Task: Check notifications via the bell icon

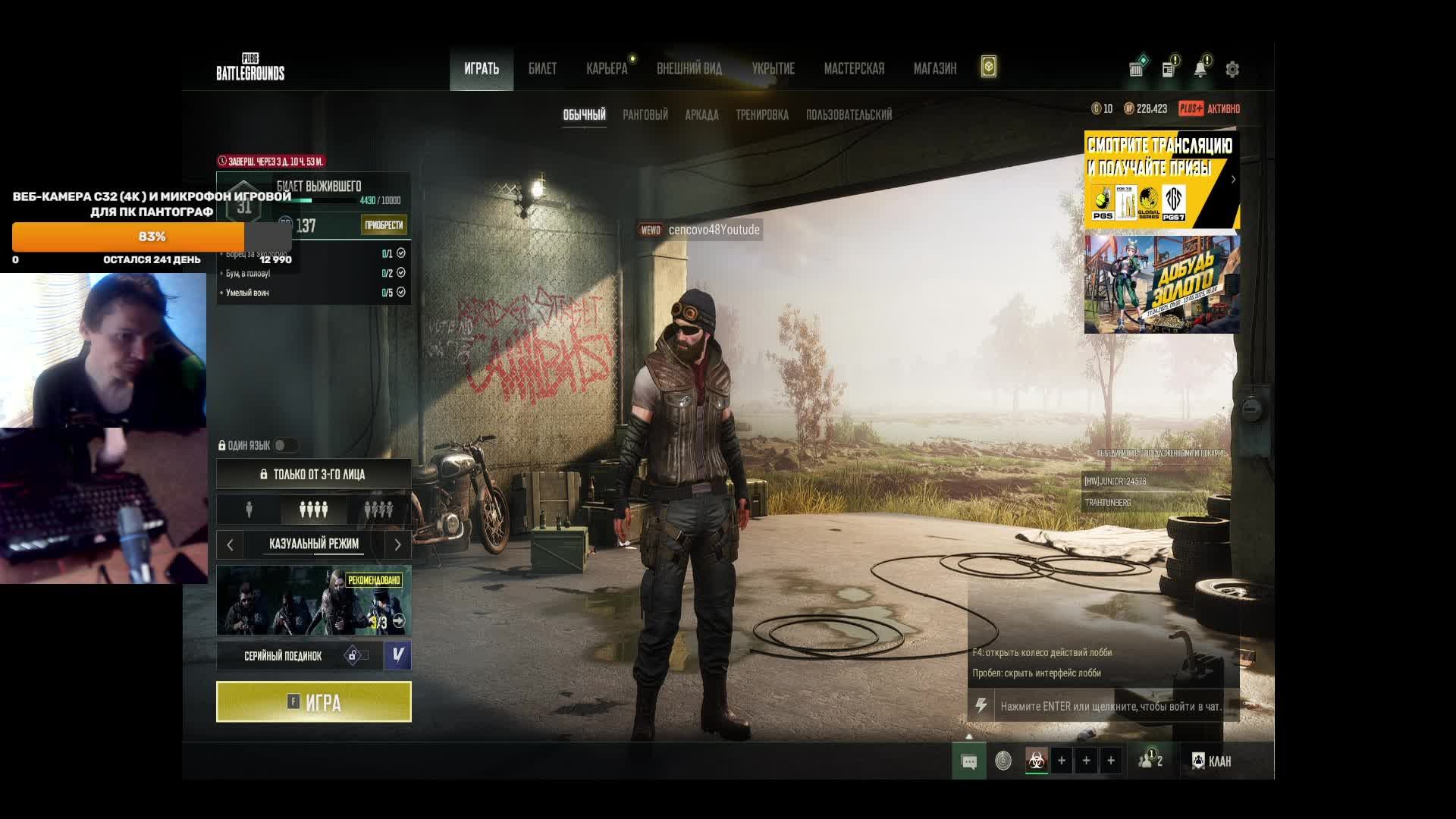Action: (x=1200, y=70)
